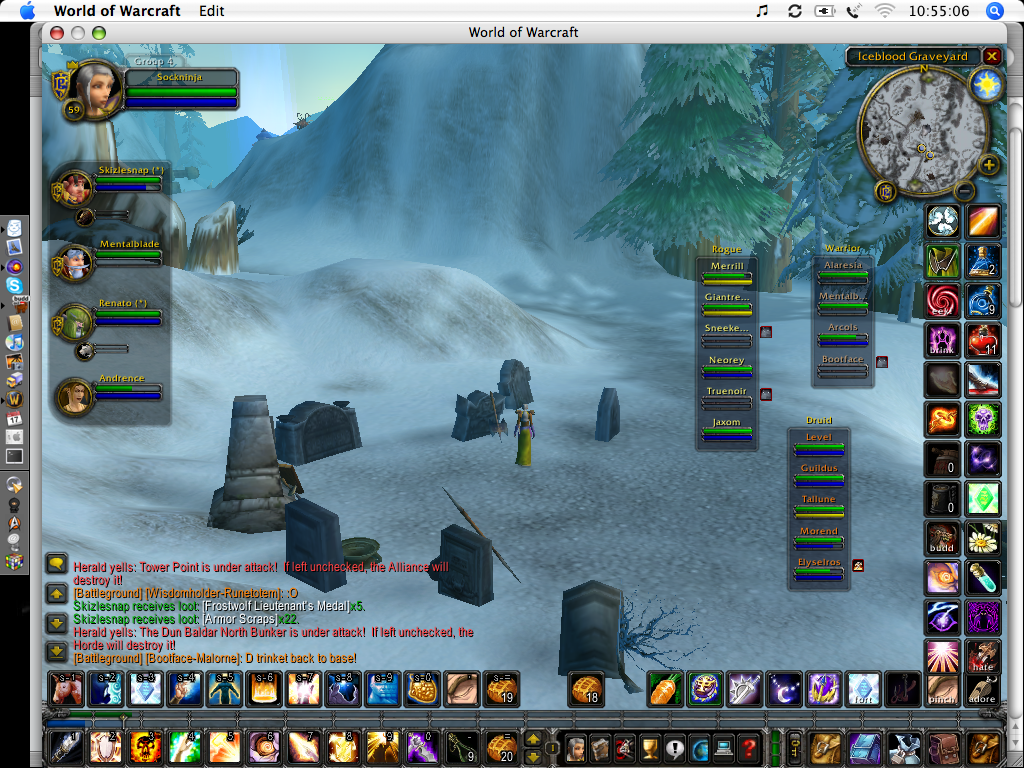The width and height of the screenshot is (1024, 768).
Task: Zoom out the minimap with the minus button
Action: pos(965,190)
